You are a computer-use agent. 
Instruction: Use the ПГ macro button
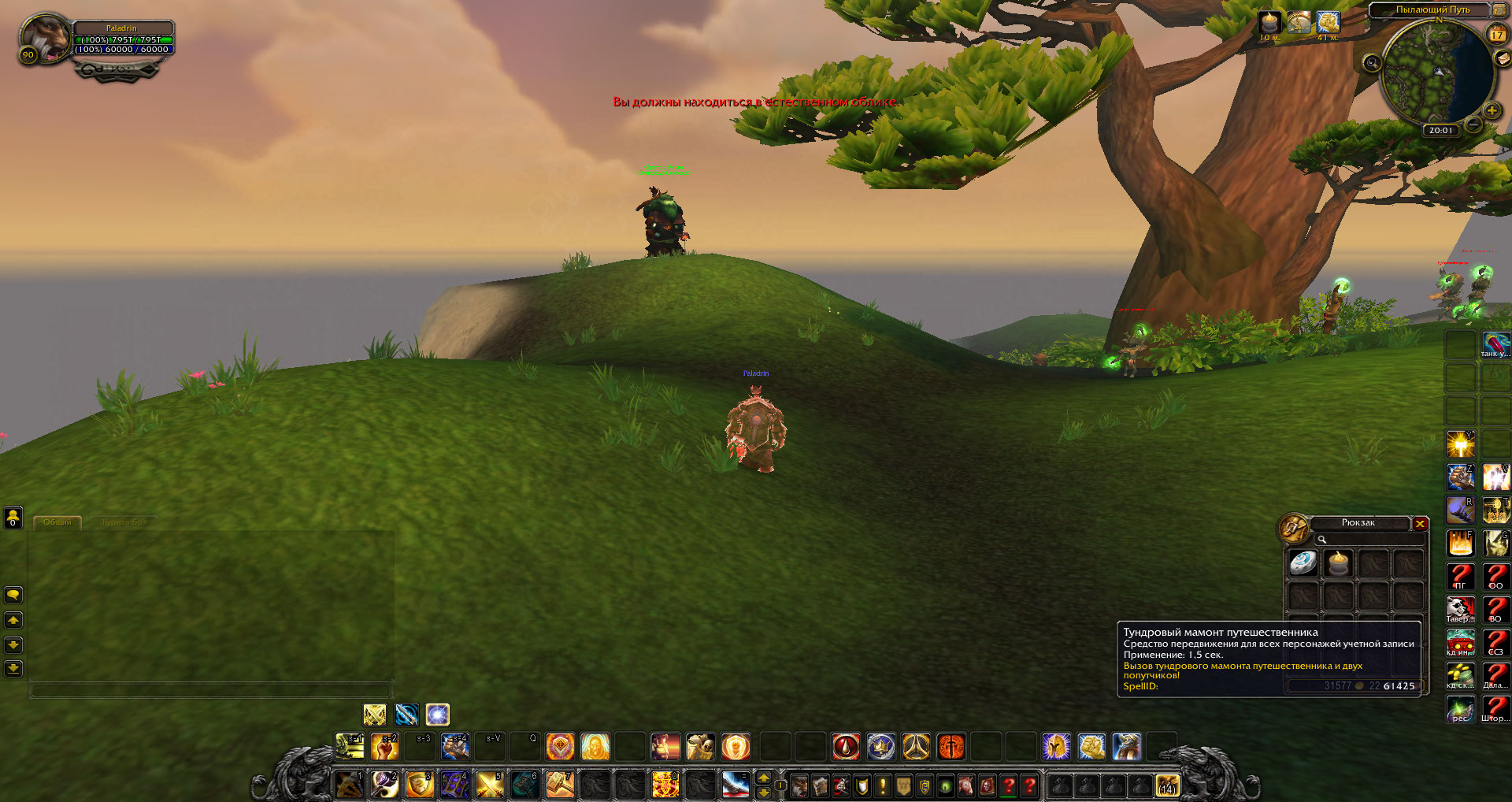(x=1460, y=577)
